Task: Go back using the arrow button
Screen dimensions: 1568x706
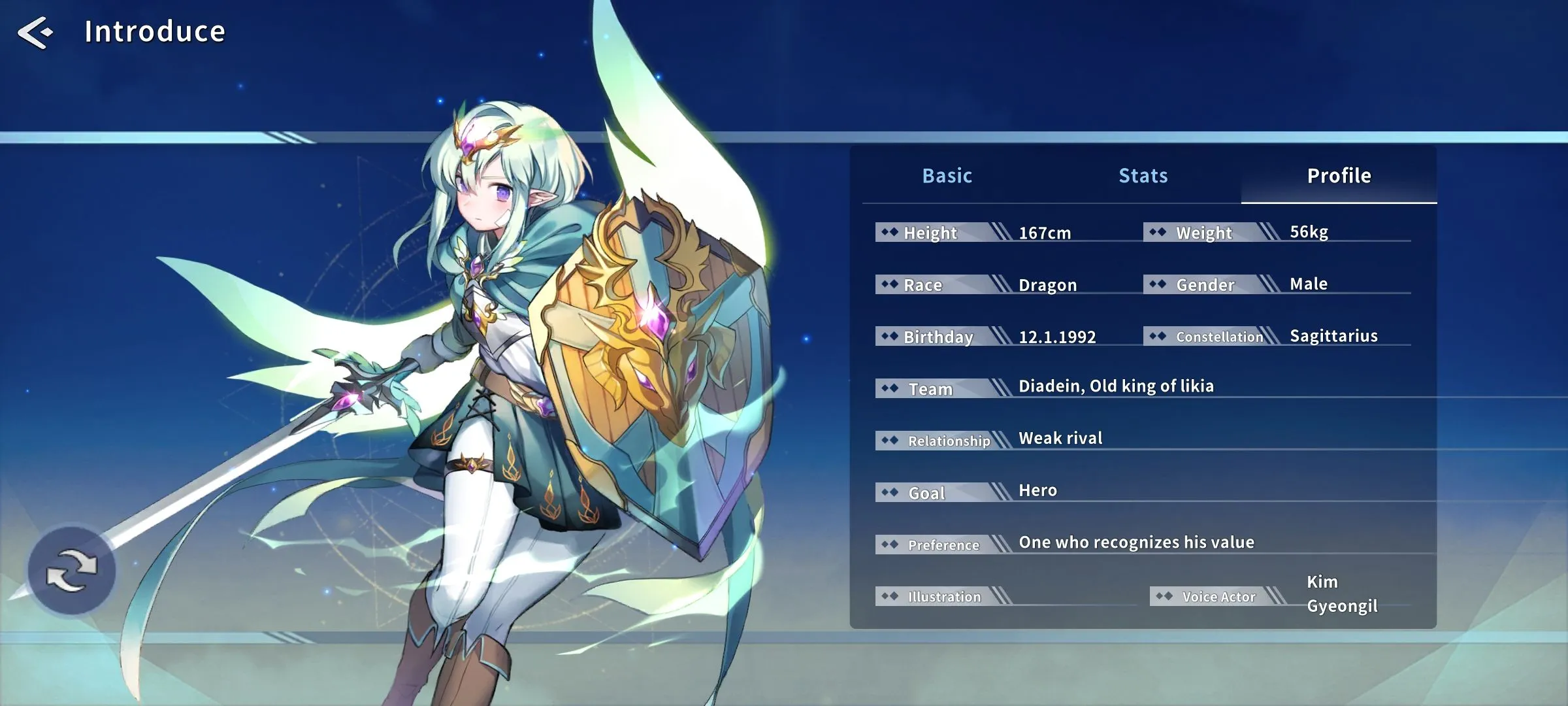Action: point(35,33)
